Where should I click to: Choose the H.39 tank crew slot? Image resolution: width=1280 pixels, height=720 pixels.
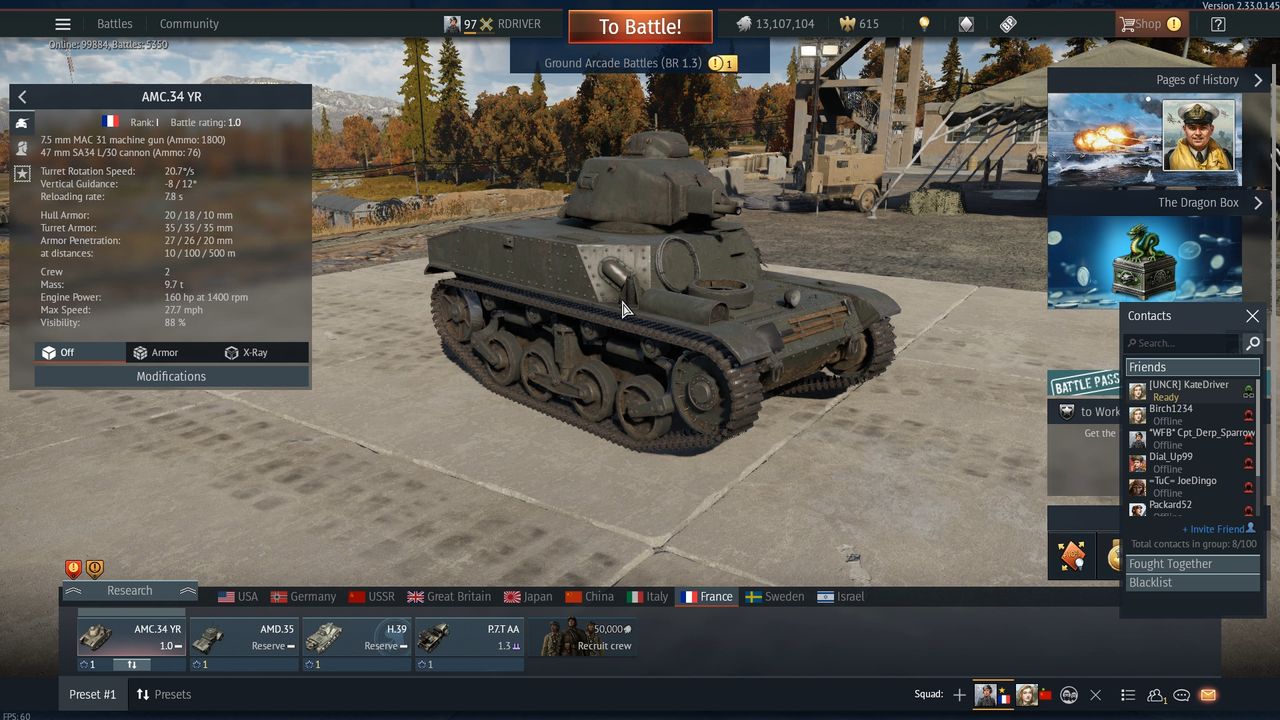coord(357,637)
